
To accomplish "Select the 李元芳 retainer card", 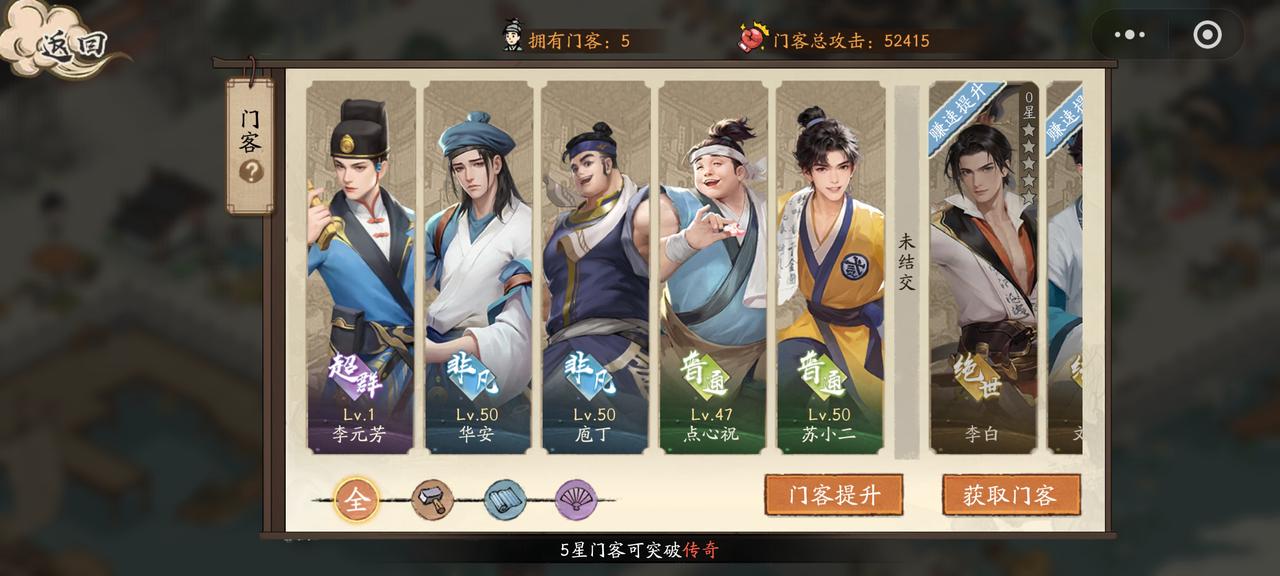I will pyautogui.click(x=360, y=268).
